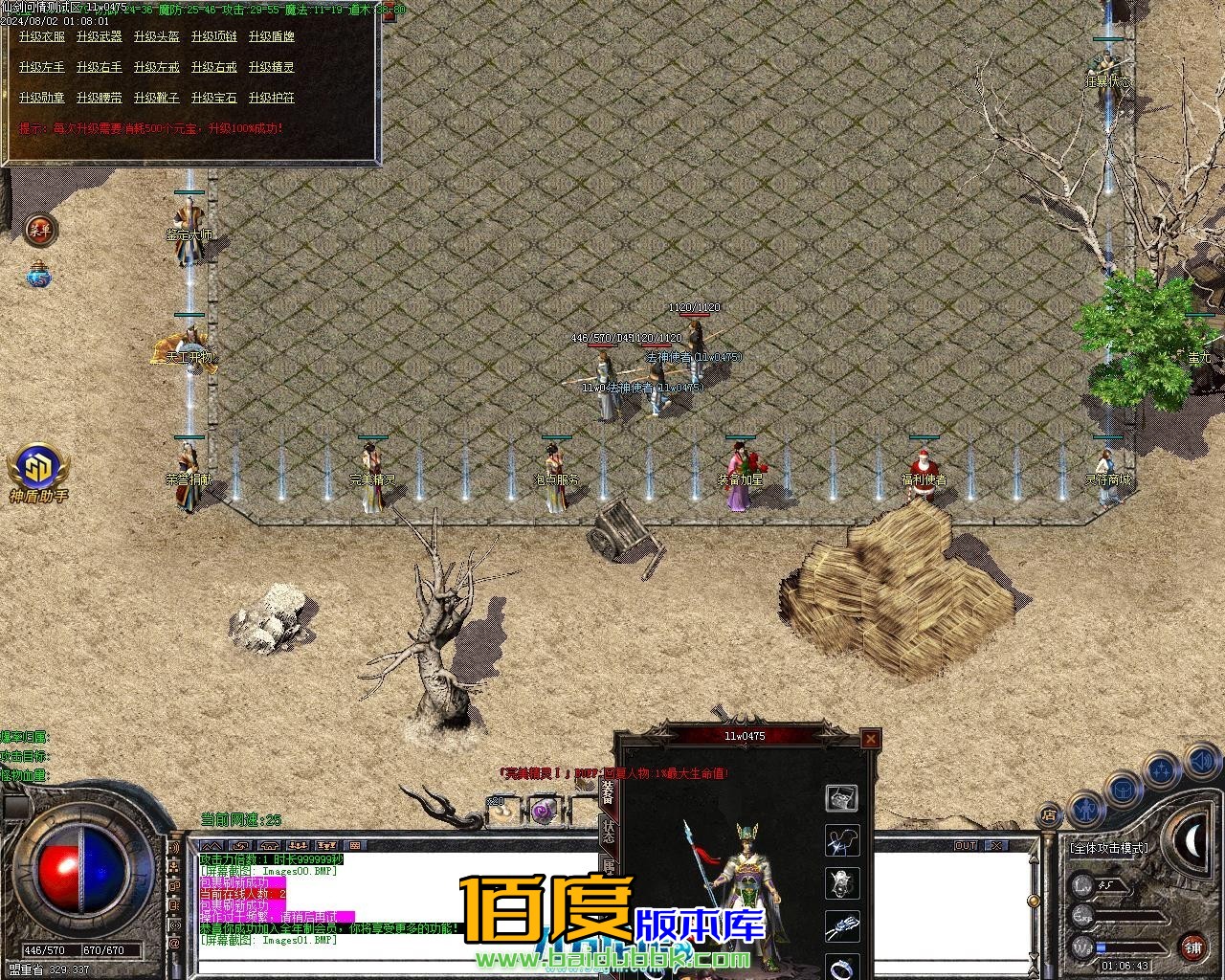Image resolution: width=1225 pixels, height=980 pixels.
Task: Open the 神盾助手 assistant
Action: [38, 471]
